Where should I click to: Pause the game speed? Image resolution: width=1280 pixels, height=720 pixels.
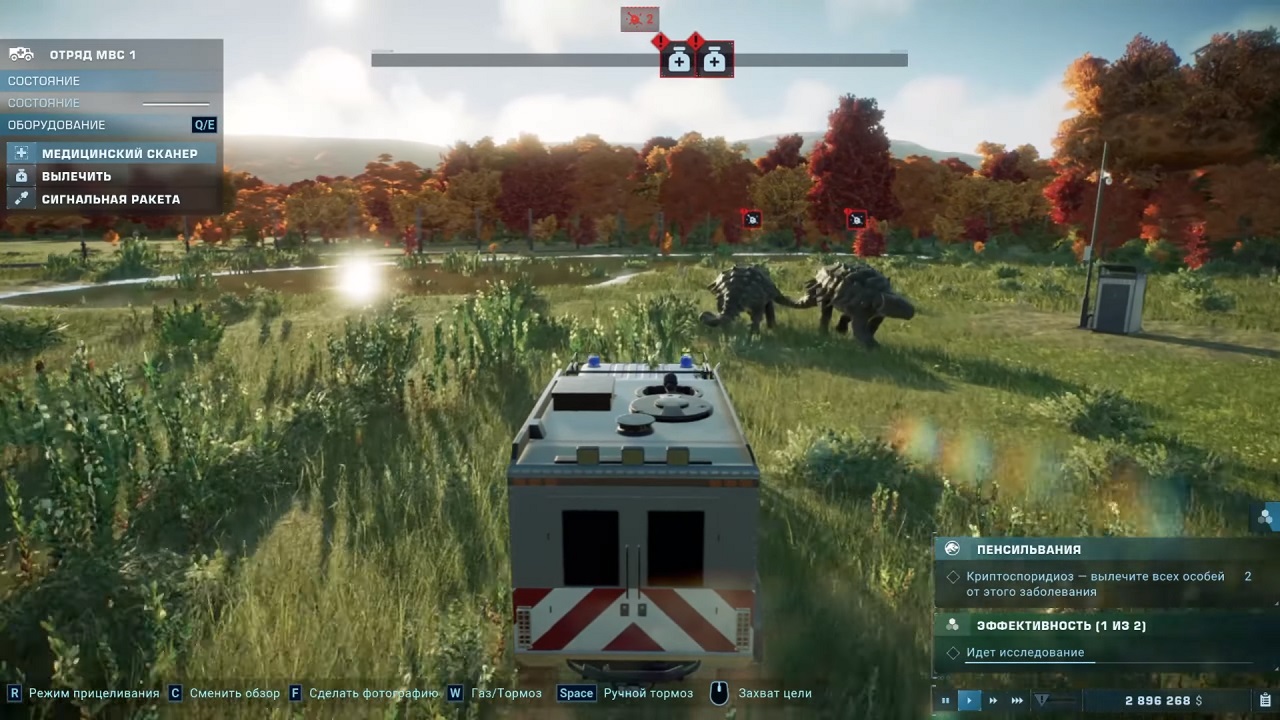(945, 701)
